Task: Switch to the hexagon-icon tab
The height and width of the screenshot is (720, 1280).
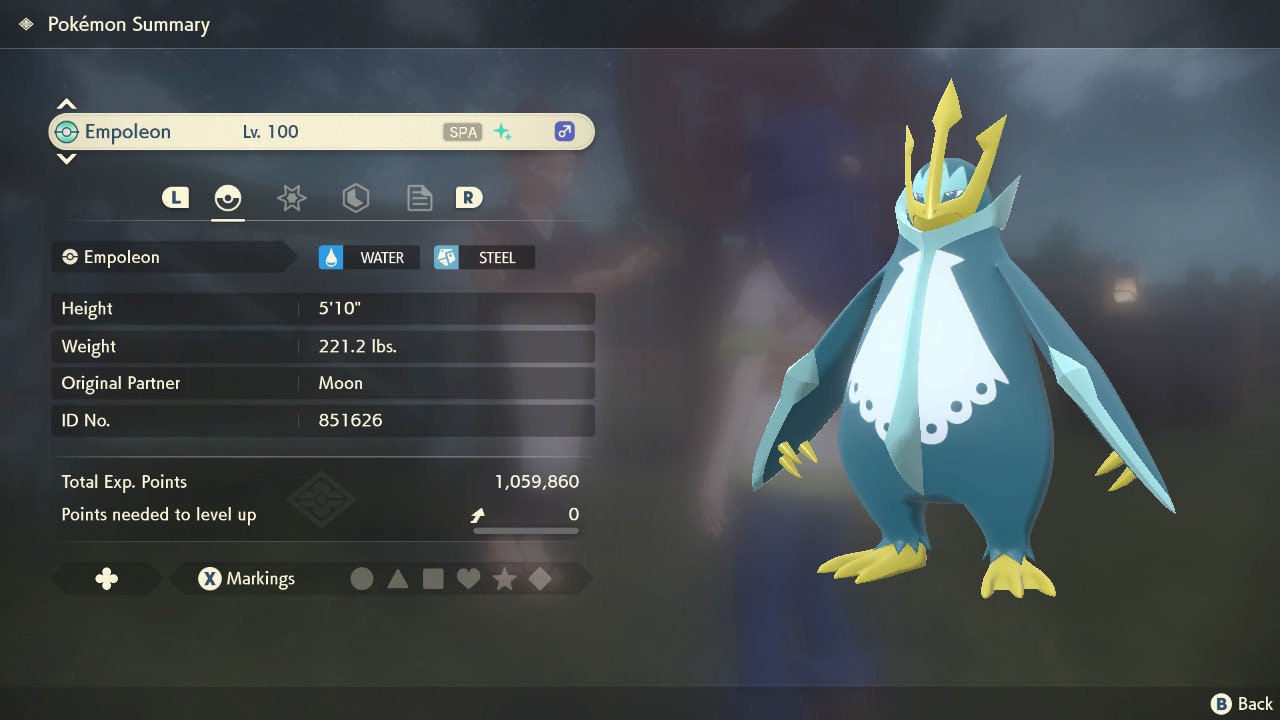Action: click(x=355, y=198)
